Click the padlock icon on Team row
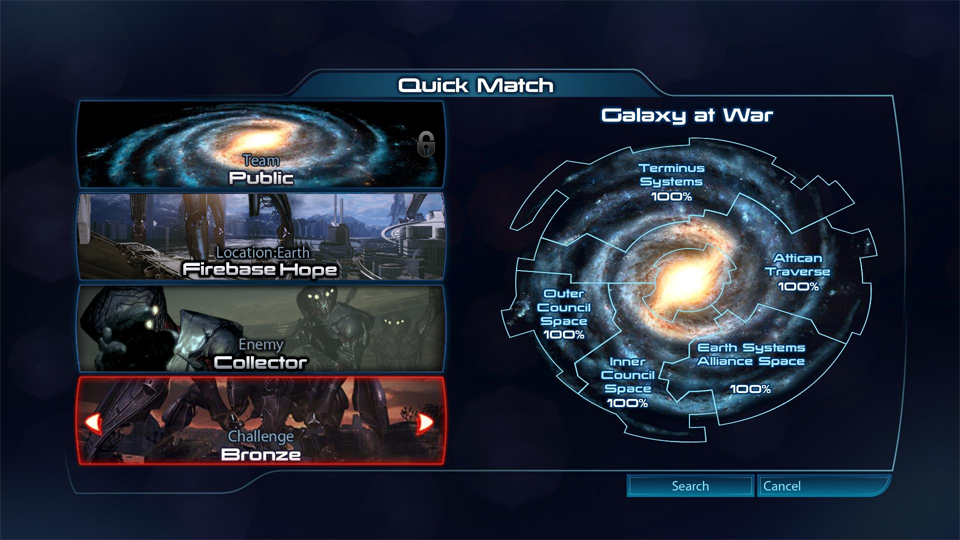This screenshot has width=960, height=540. [427, 145]
